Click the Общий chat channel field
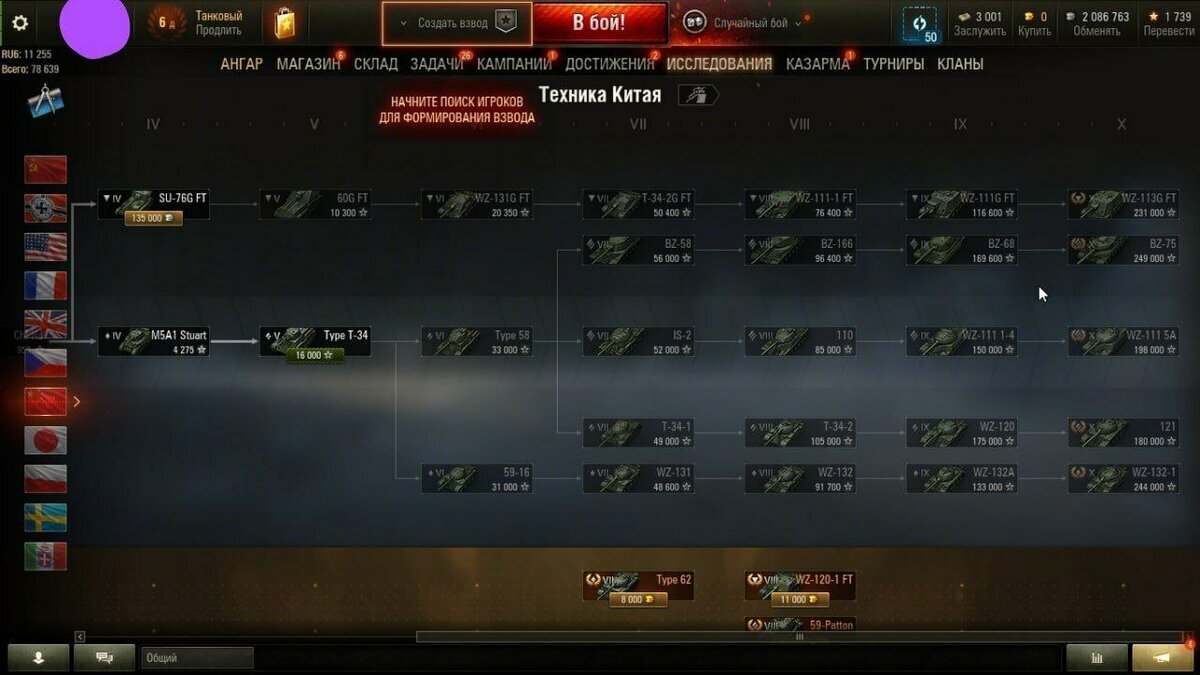Screen dimensions: 1200x675 (197, 658)
